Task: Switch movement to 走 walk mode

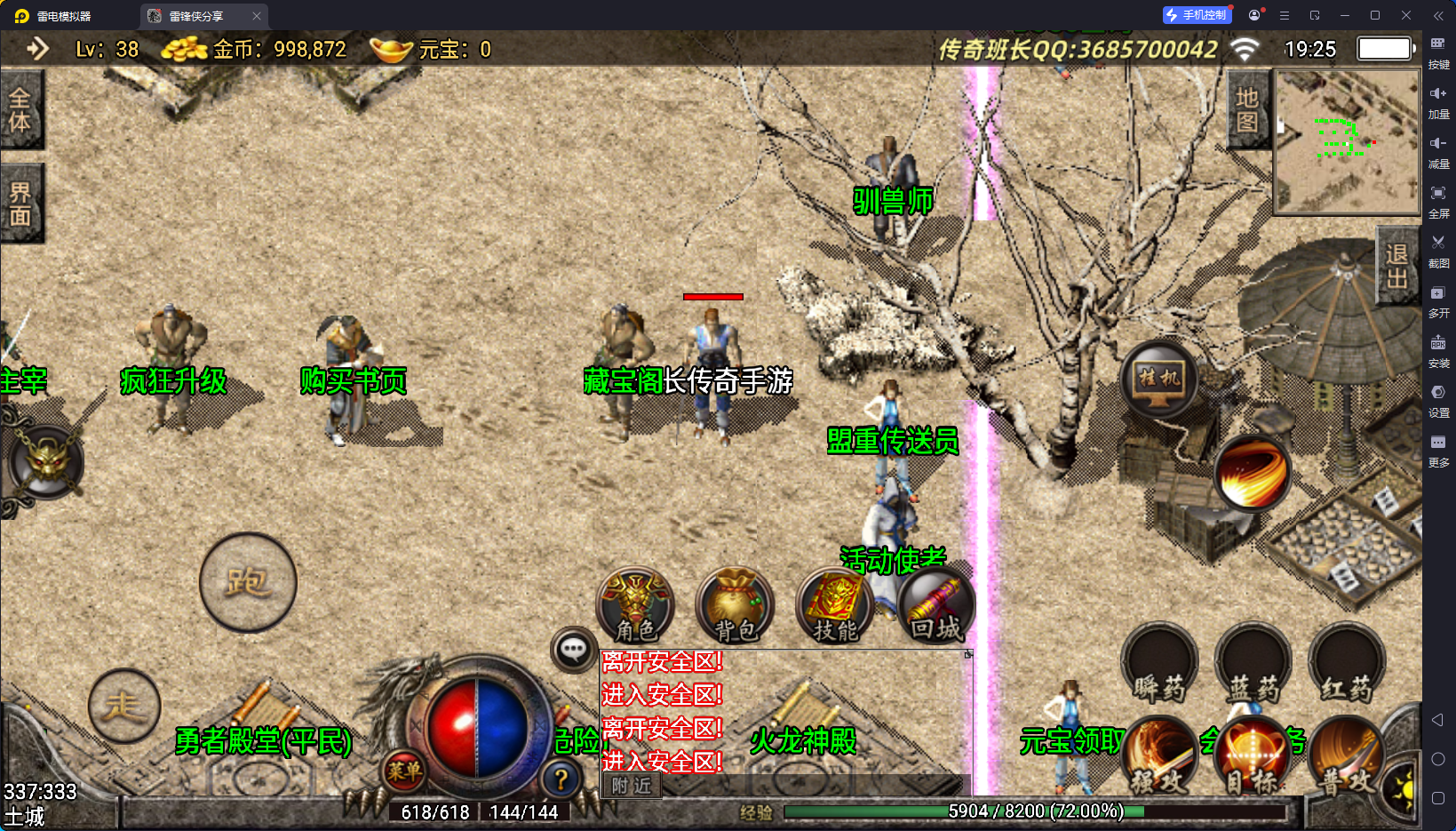Action: 124,706
